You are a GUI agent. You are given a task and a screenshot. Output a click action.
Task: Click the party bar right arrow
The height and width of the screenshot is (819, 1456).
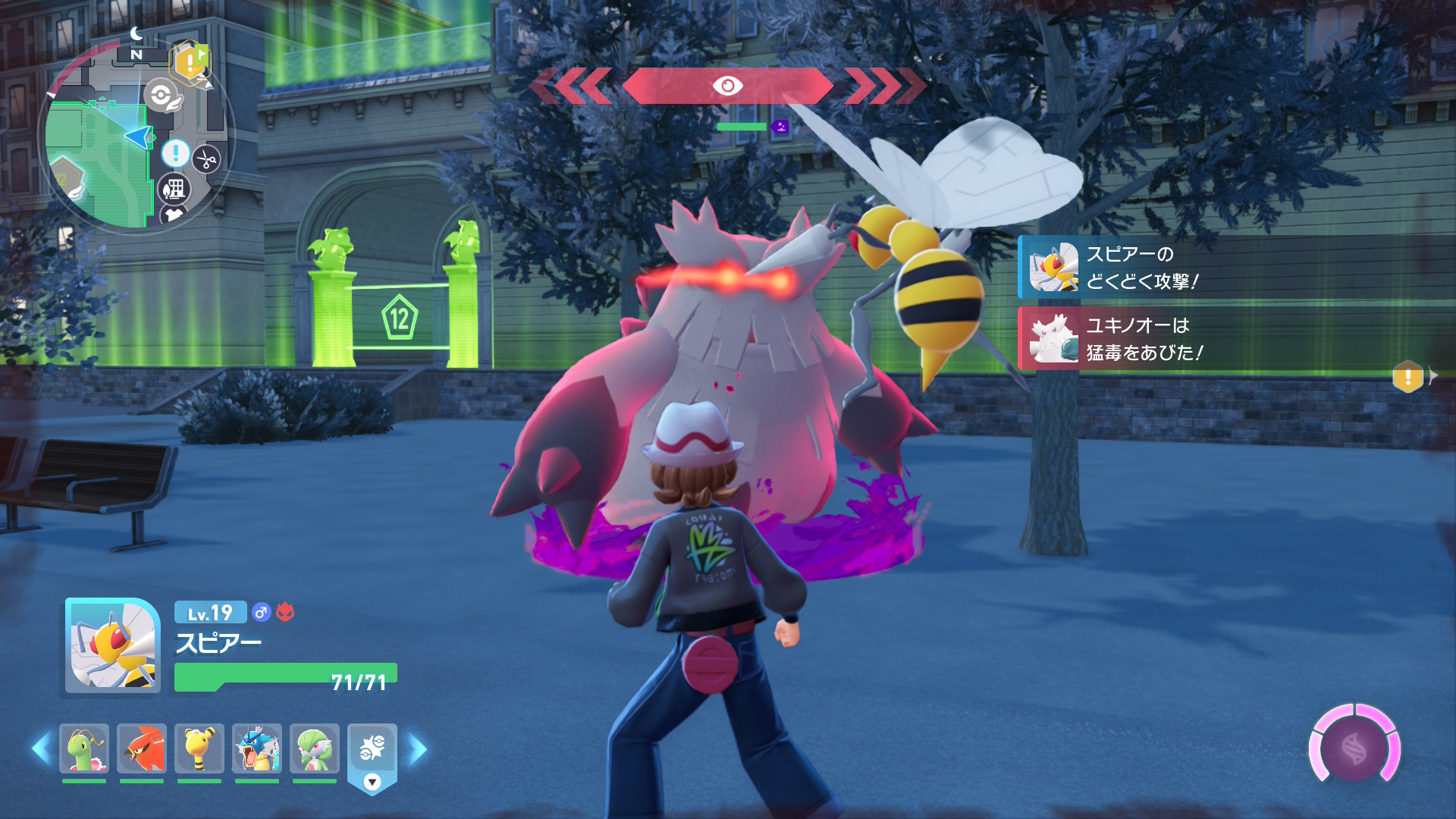coord(418,748)
